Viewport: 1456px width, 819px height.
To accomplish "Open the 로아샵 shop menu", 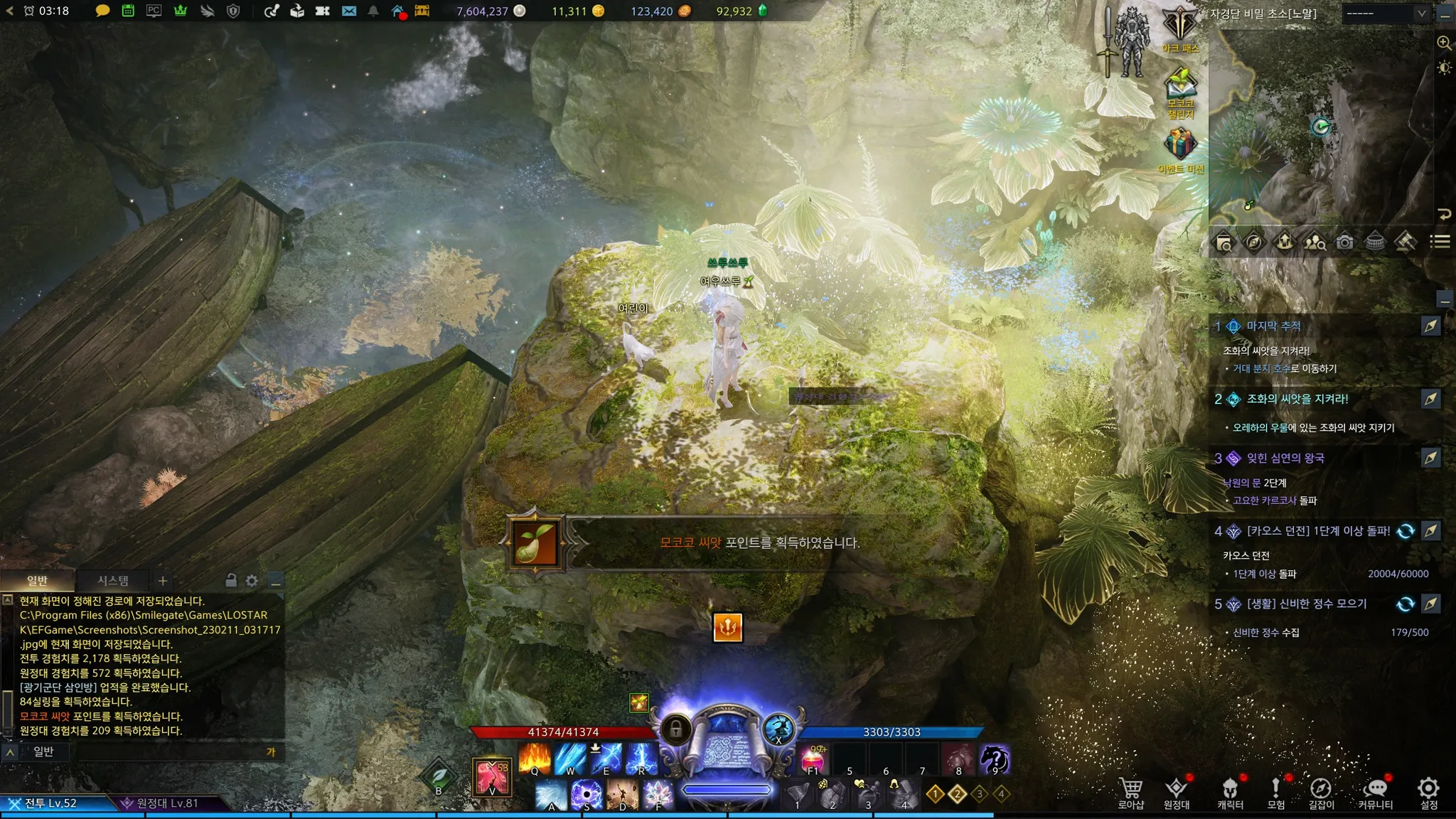I will [1130, 792].
